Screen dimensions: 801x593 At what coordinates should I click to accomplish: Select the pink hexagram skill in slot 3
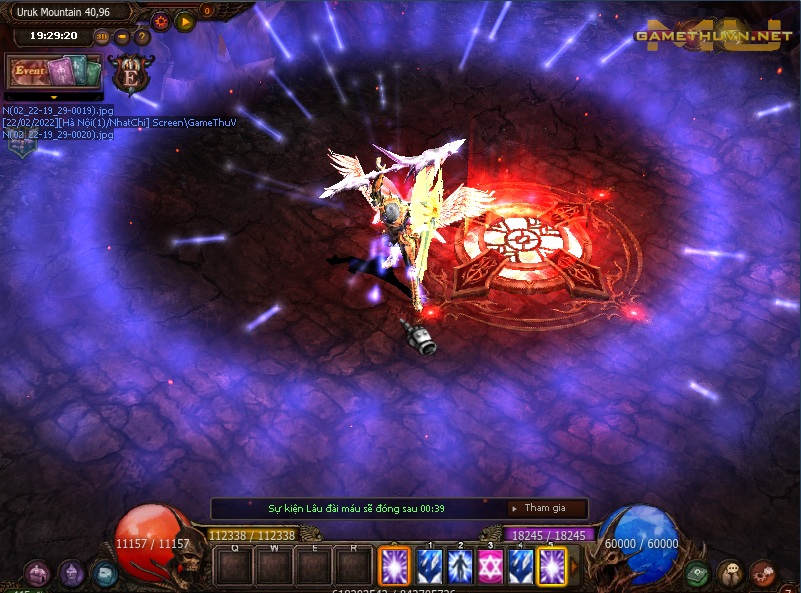(490, 566)
